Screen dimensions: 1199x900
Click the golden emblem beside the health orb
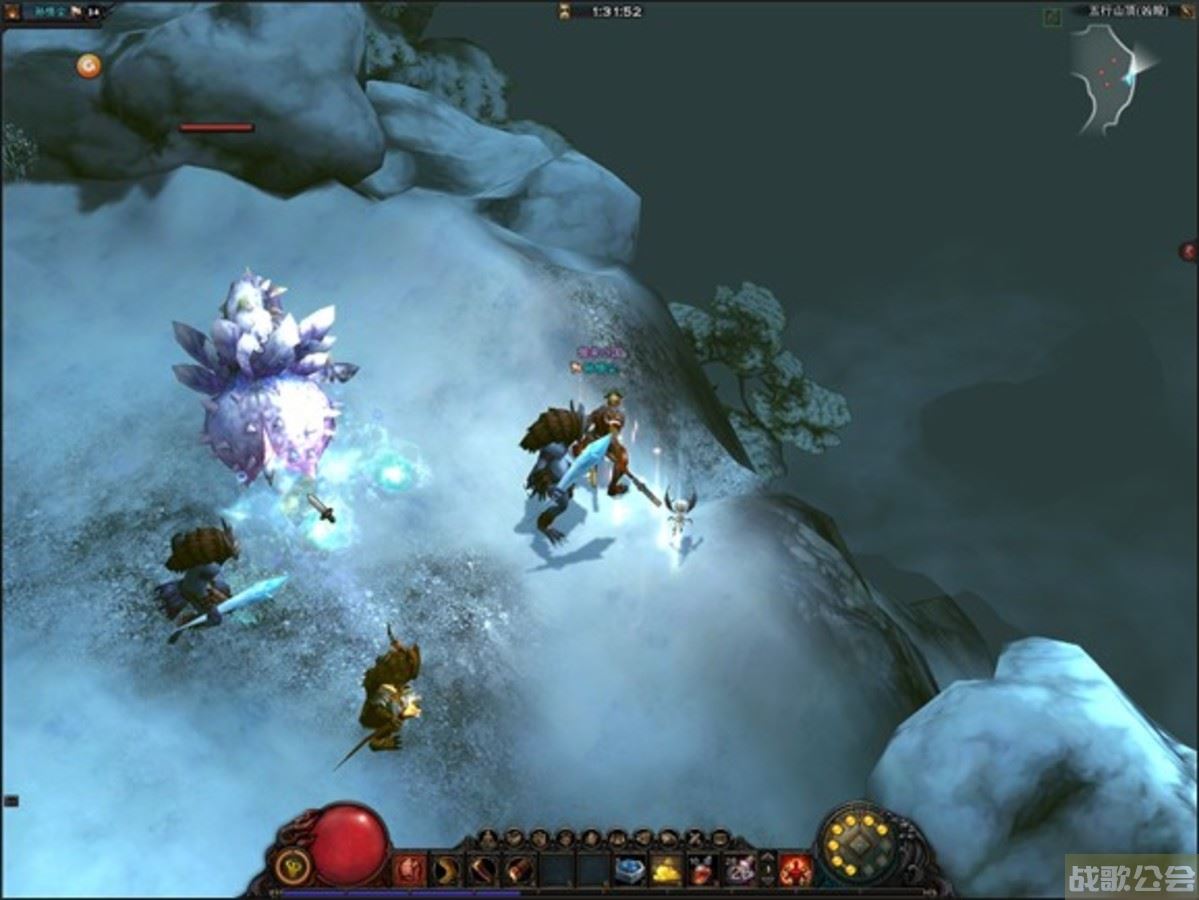(291, 867)
